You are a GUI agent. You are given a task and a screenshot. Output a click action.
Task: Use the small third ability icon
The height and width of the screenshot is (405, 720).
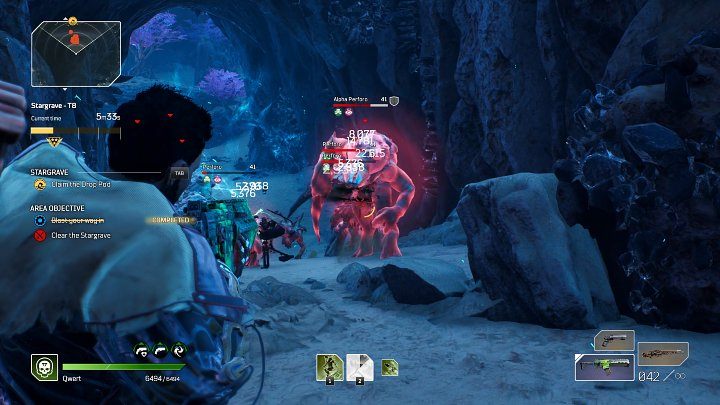coord(389,367)
